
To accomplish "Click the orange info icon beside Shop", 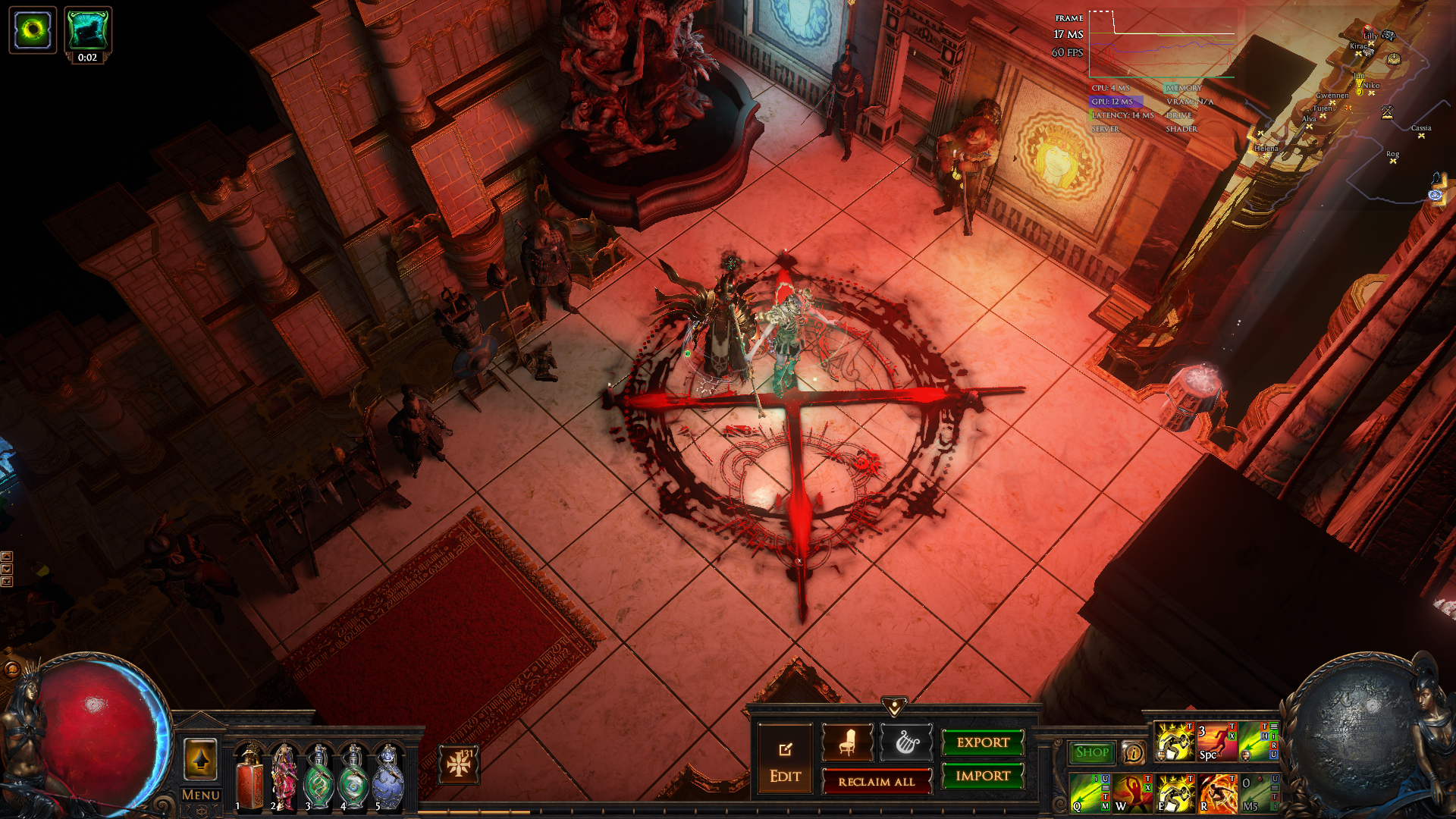I will tap(1134, 752).
